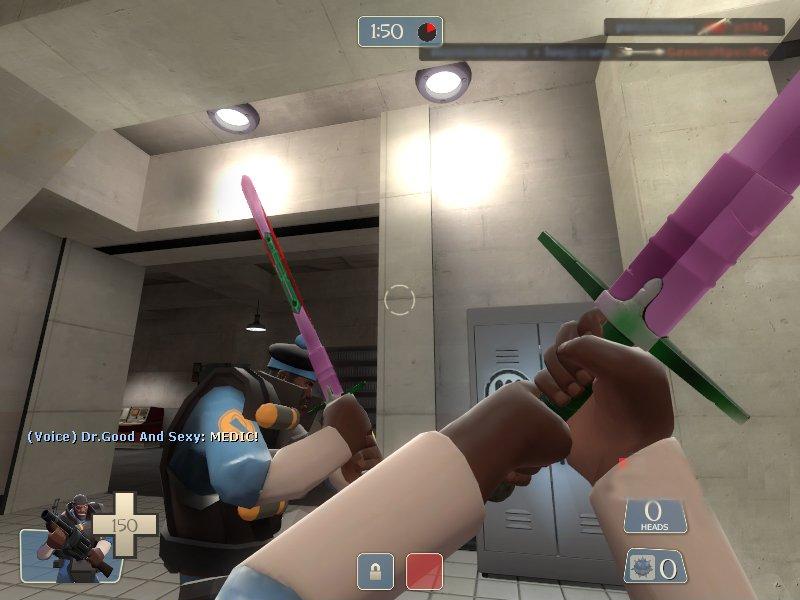
Task: Select the top kill feed entry
Action: (x=693, y=27)
